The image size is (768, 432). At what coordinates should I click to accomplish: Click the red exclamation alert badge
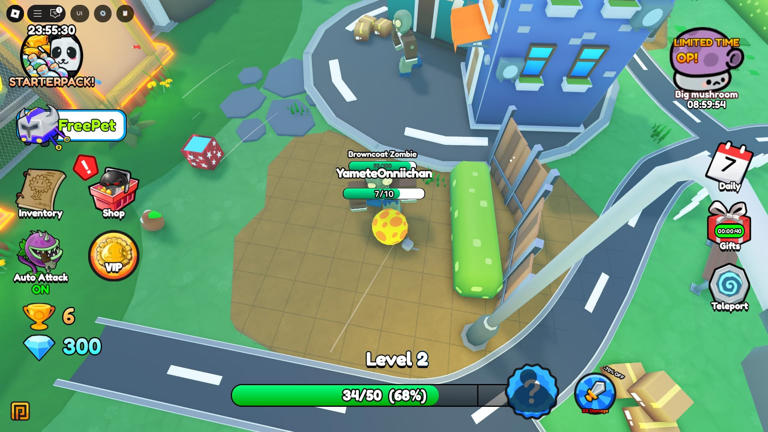pyautogui.click(x=86, y=166)
